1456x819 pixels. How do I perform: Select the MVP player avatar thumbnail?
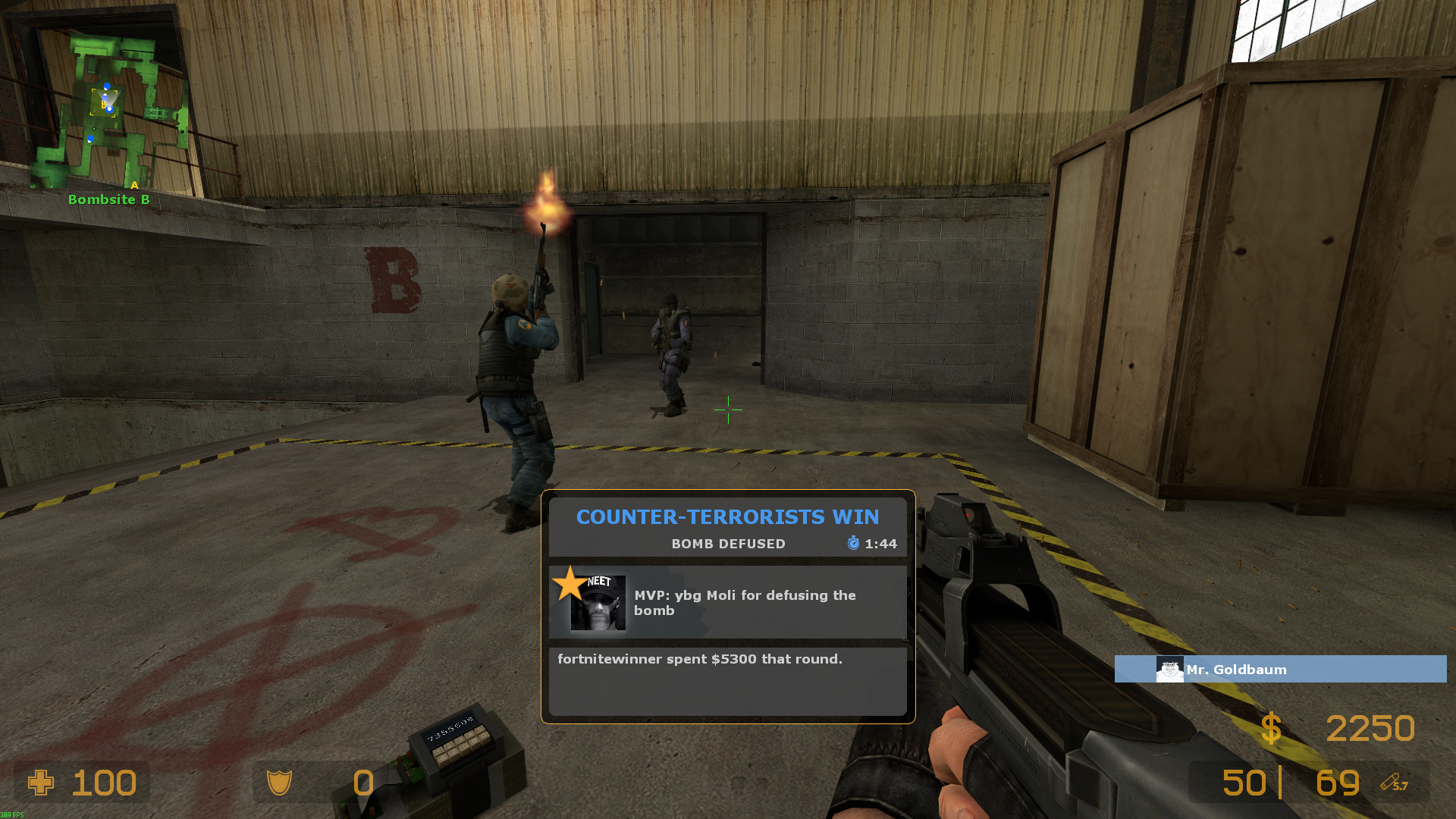[x=598, y=604]
